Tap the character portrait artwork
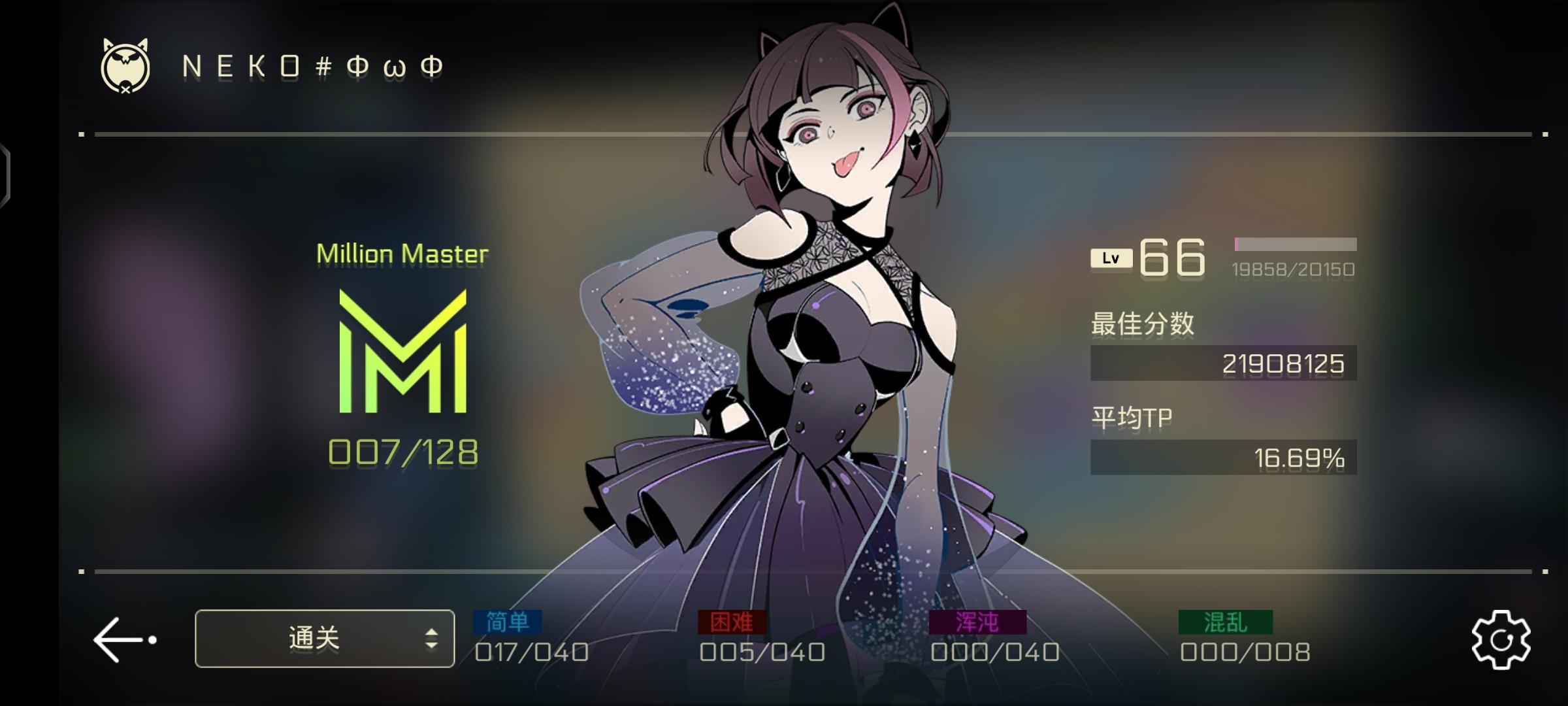 [x=817, y=327]
